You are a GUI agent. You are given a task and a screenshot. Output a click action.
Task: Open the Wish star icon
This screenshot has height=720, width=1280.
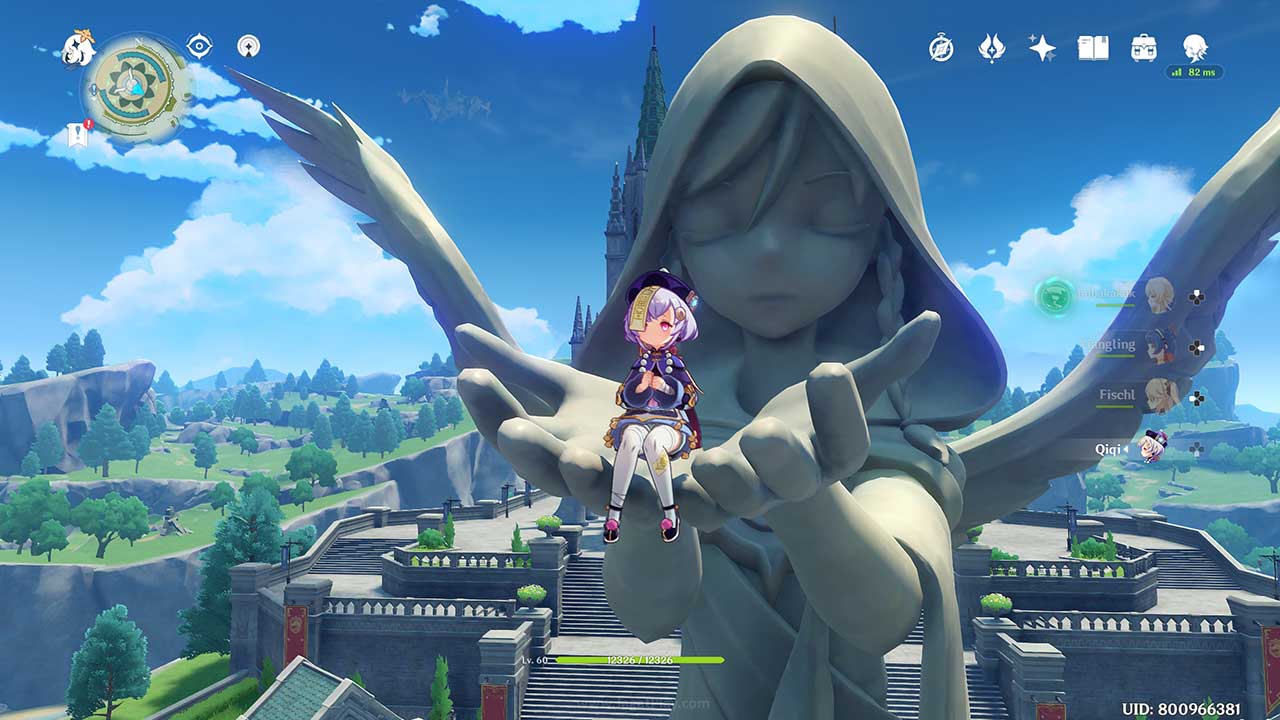[x=1042, y=48]
